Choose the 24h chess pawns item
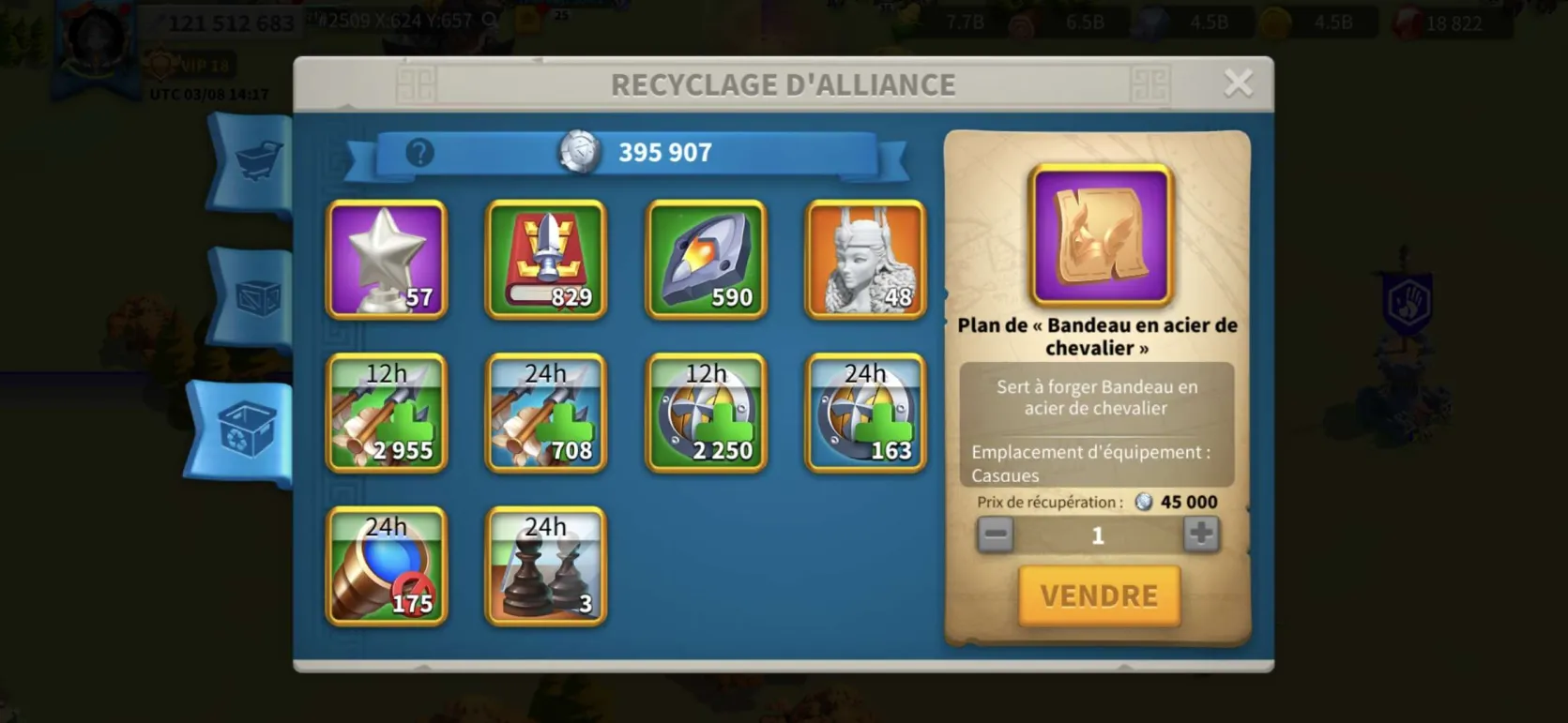 coord(546,566)
